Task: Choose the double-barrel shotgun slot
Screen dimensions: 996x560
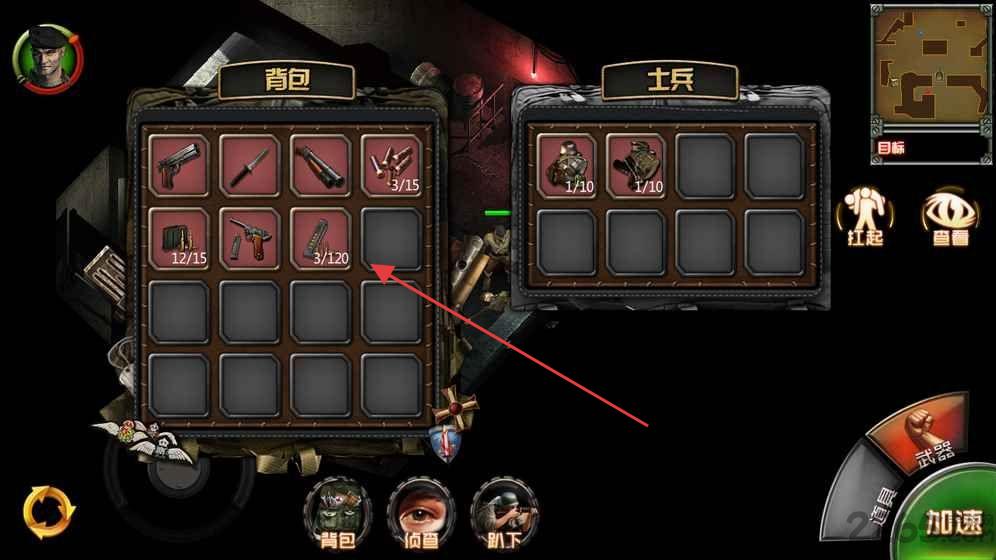Action: click(x=320, y=165)
